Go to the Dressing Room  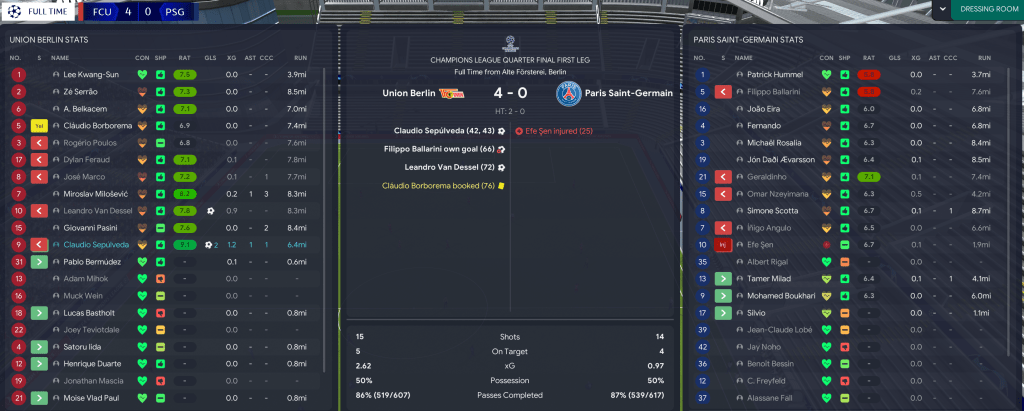pyautogui.click(x=982, y=10)
